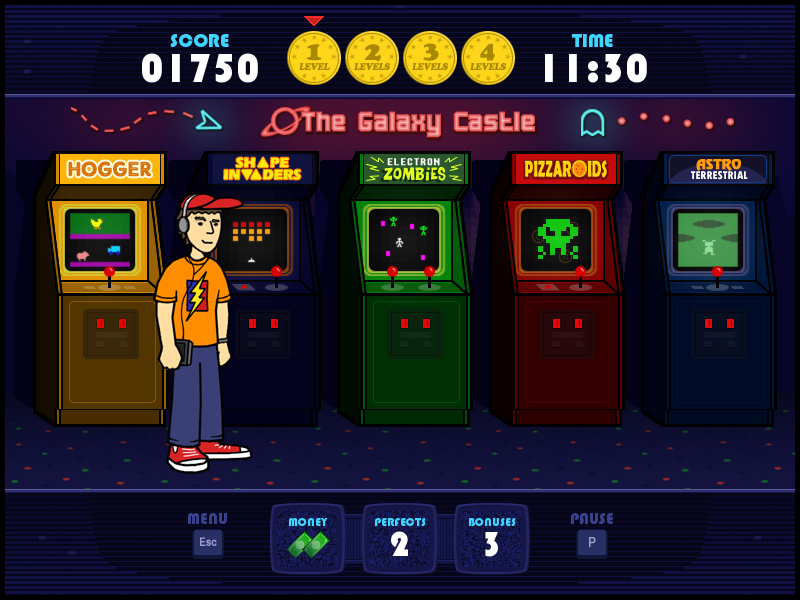Click the 1 Level gold coin

314,58
